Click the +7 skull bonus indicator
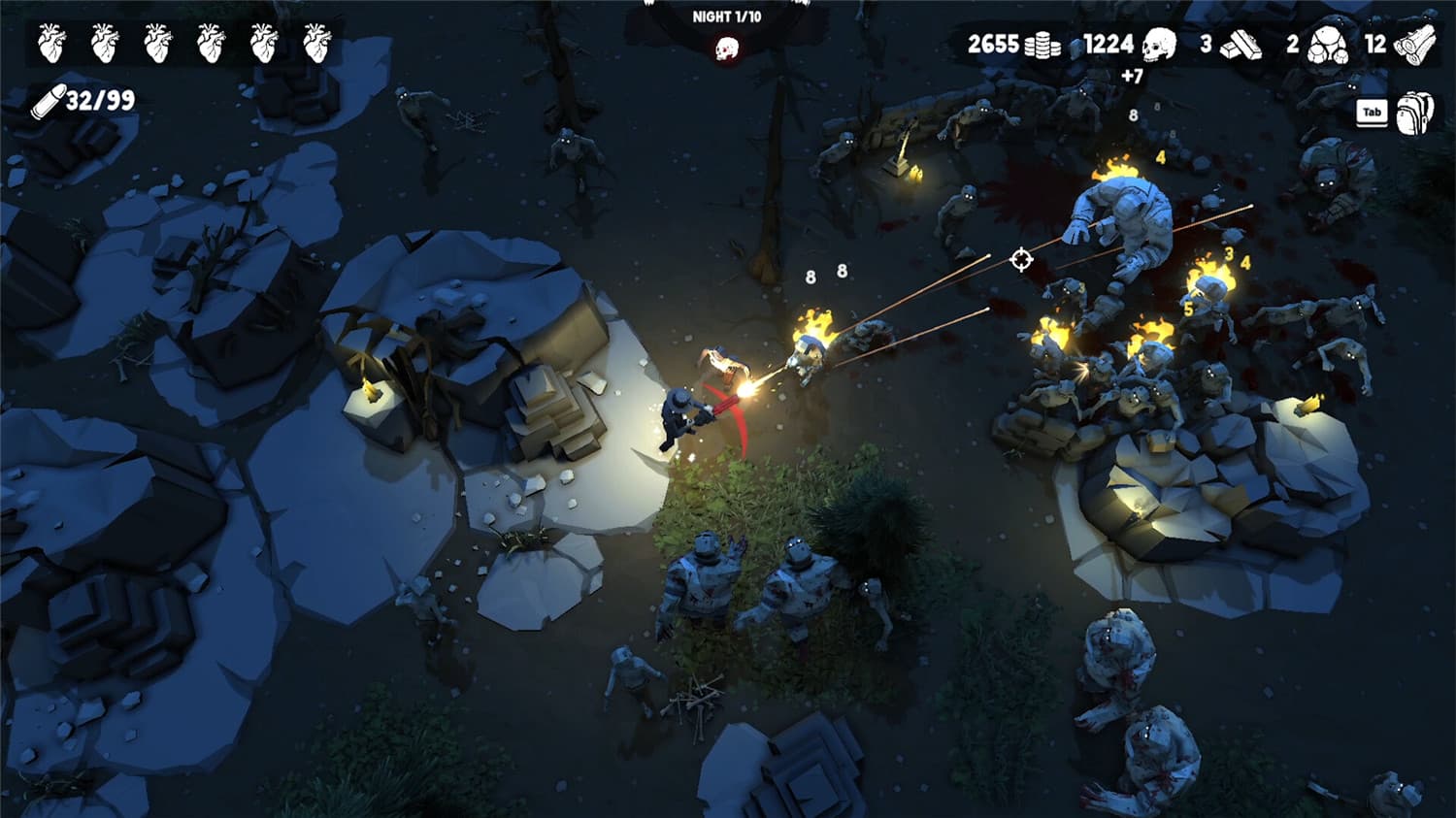Screen dimensions: 1456x818 tap(1133, 75)
